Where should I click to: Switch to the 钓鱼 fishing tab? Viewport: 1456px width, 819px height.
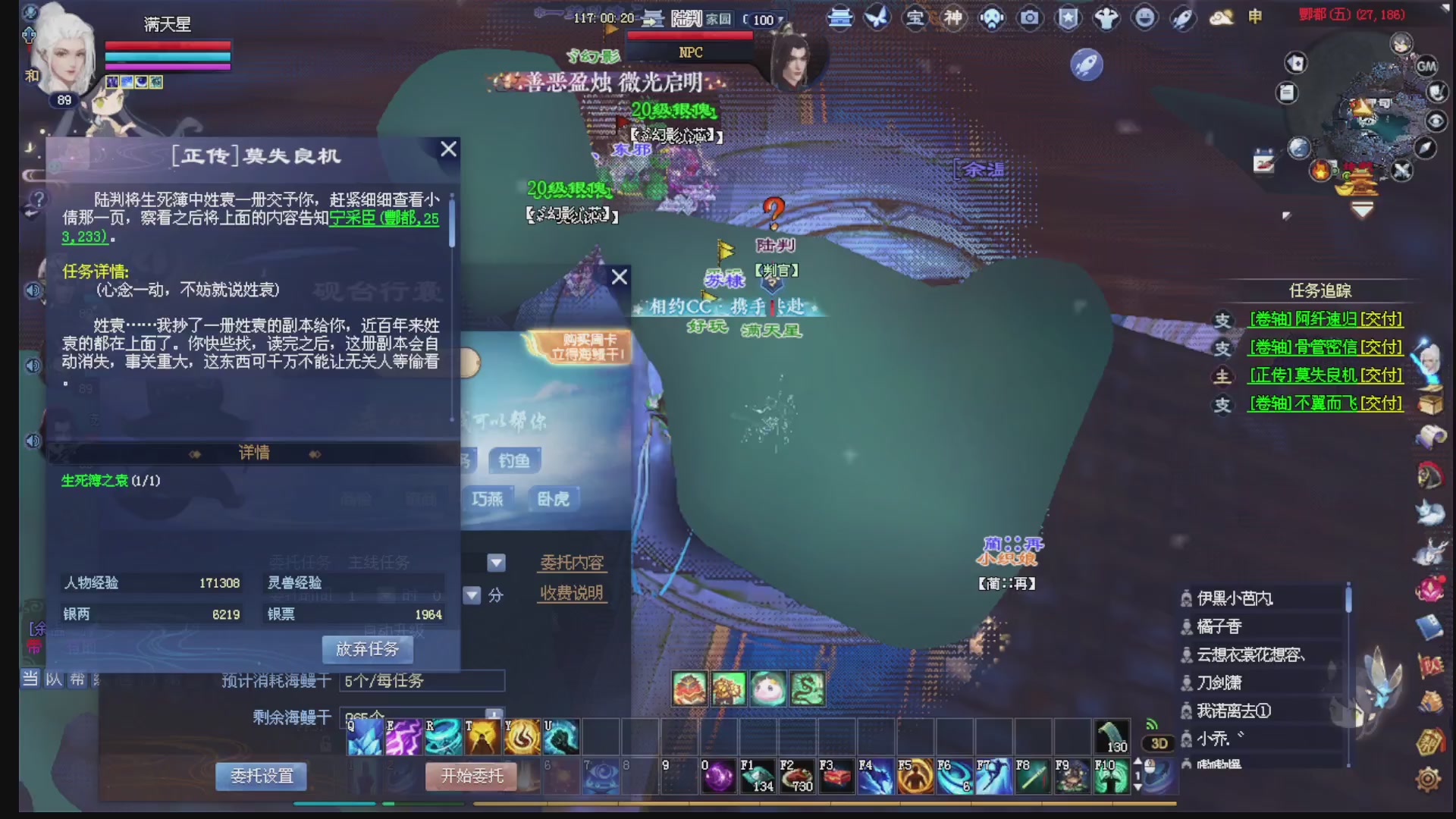point(514,461)
